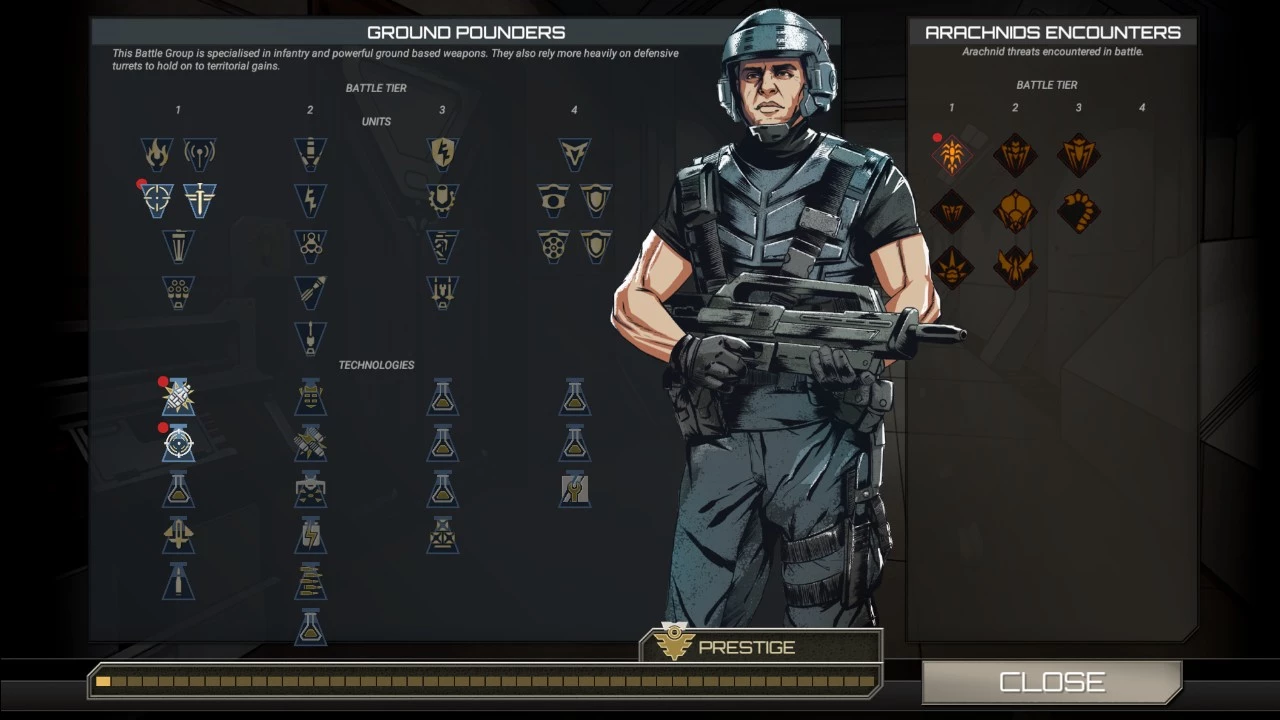Select the jet aircraft technology flask
Screen dimensions: 1280x720
178,535
